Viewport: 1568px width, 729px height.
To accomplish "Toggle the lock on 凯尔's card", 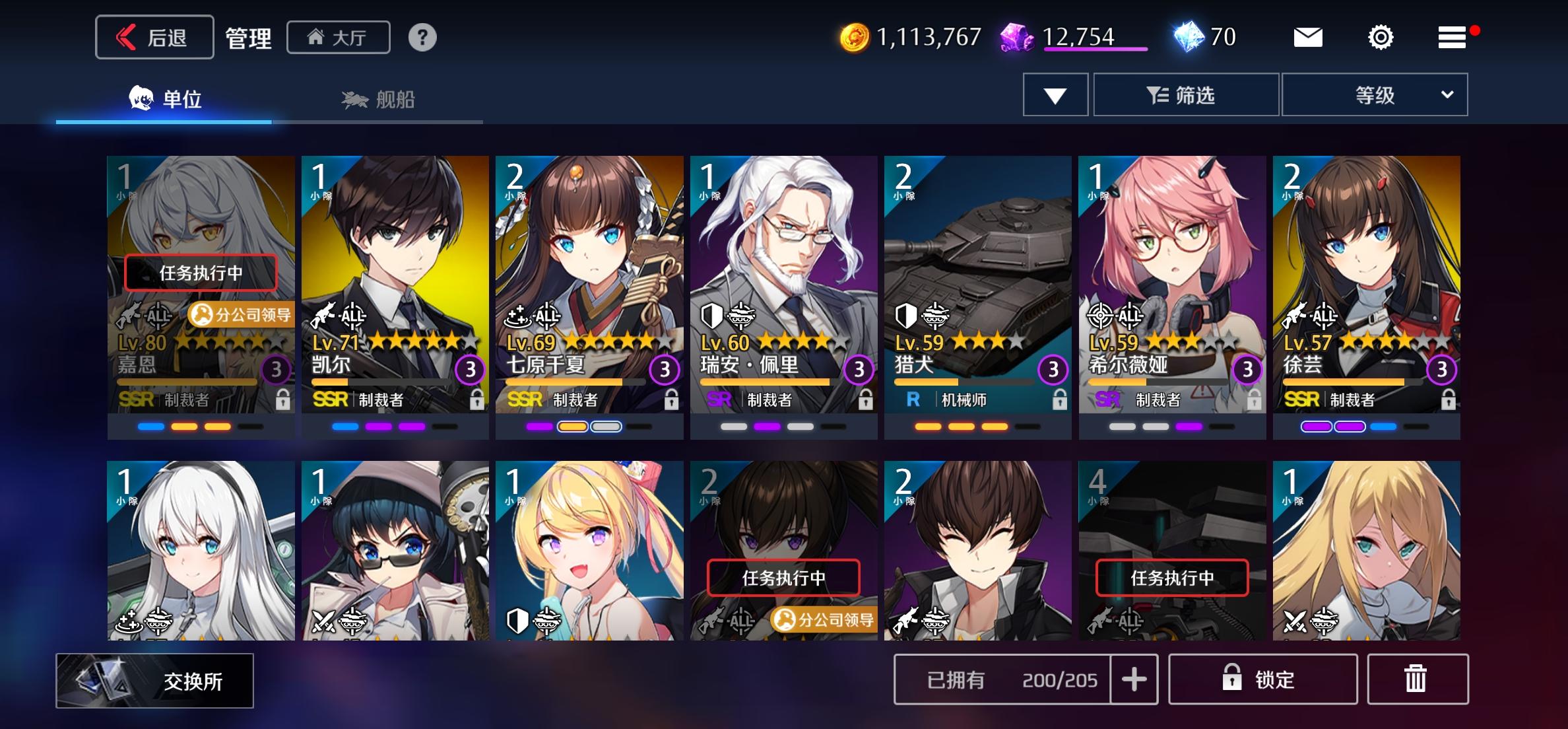I will [476, 401].
